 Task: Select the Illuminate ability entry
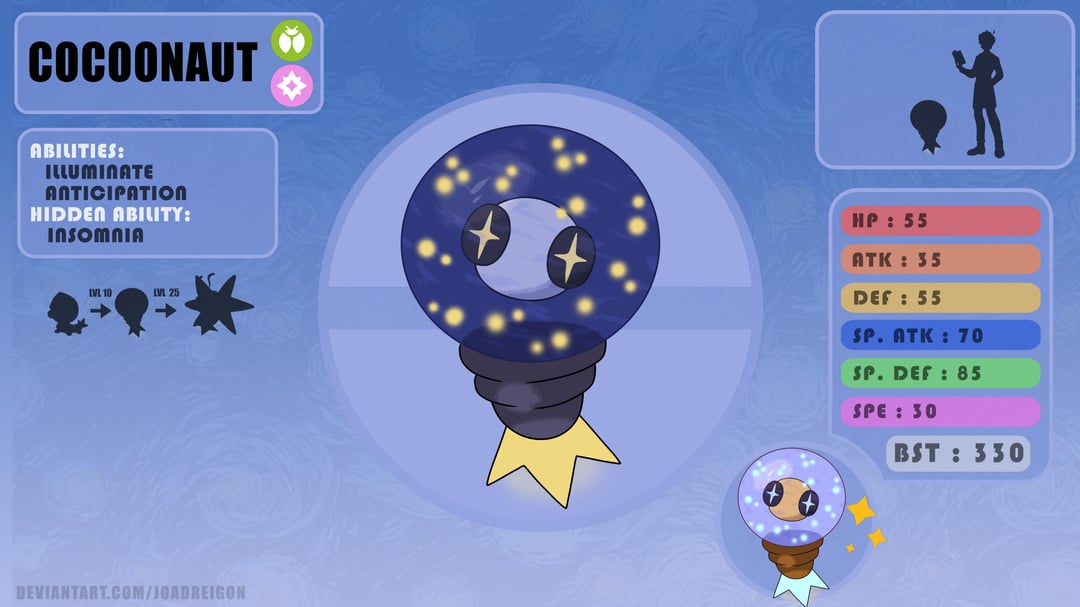click(99, 172)
